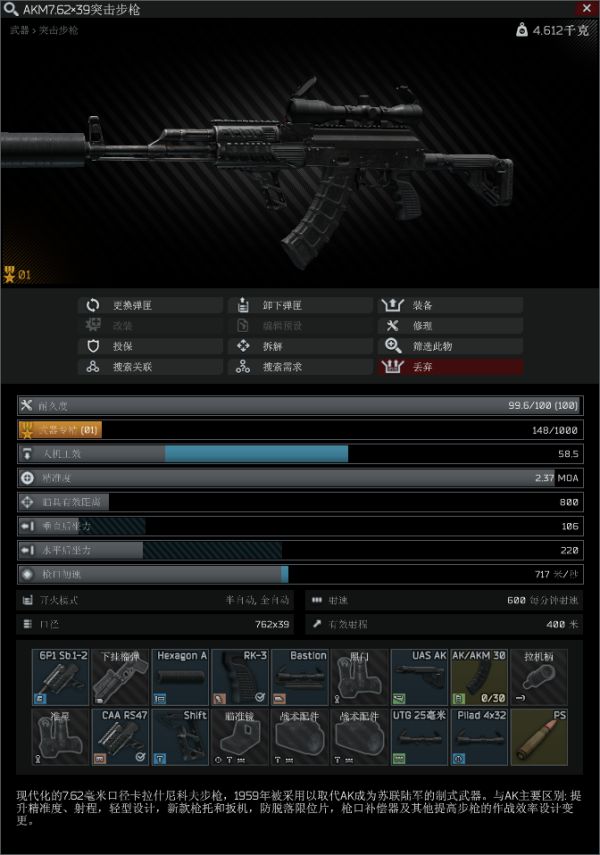The width and height of the screenshot is (600, 855).
Task: Close the AKM weapon inspection window
Action: click(586, 8)
